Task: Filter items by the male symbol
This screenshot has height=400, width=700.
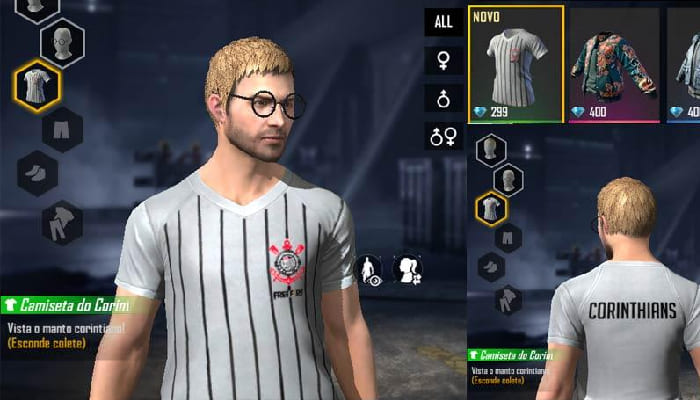Action: 443,98
